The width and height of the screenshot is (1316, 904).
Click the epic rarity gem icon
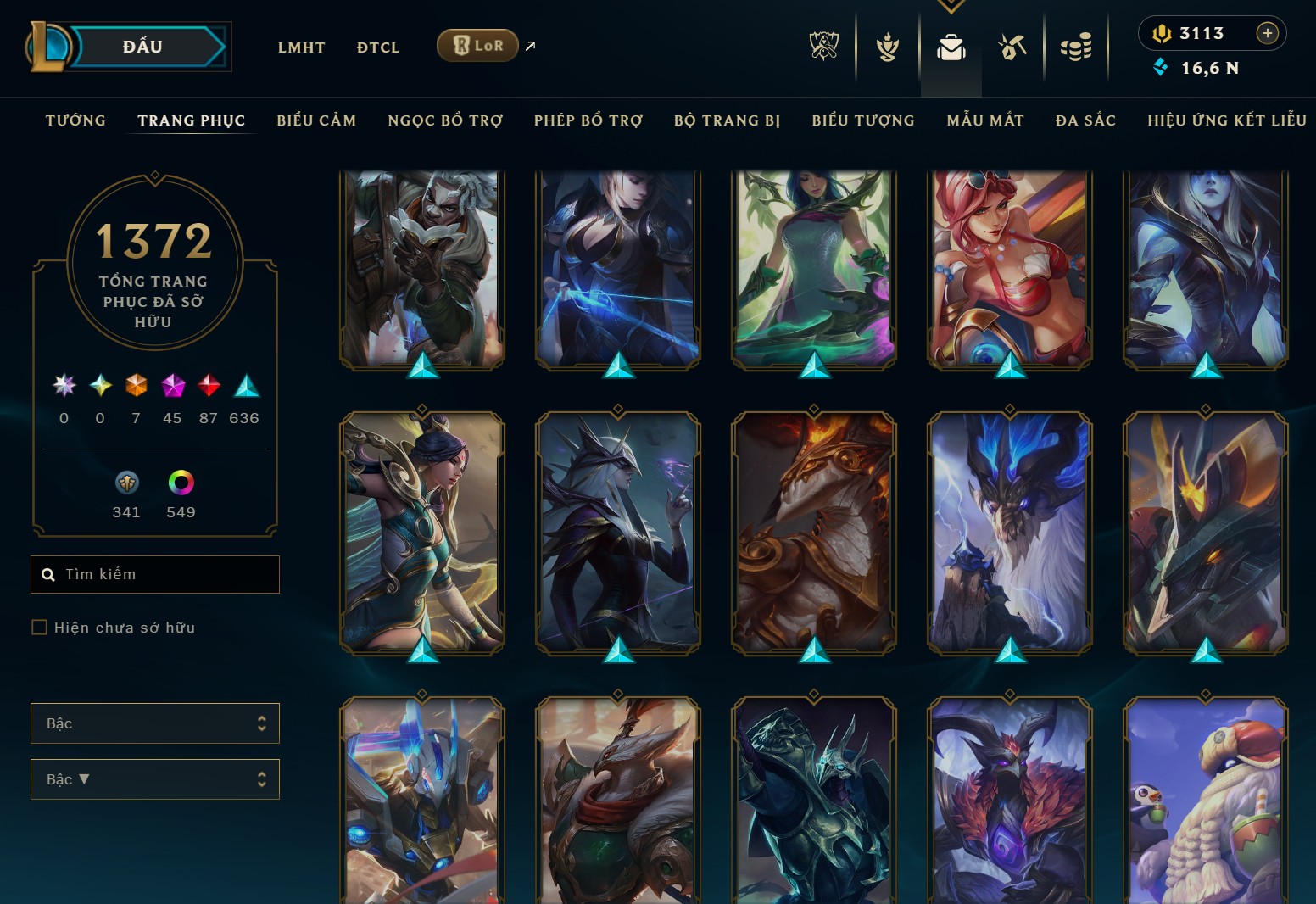point(172,388)
